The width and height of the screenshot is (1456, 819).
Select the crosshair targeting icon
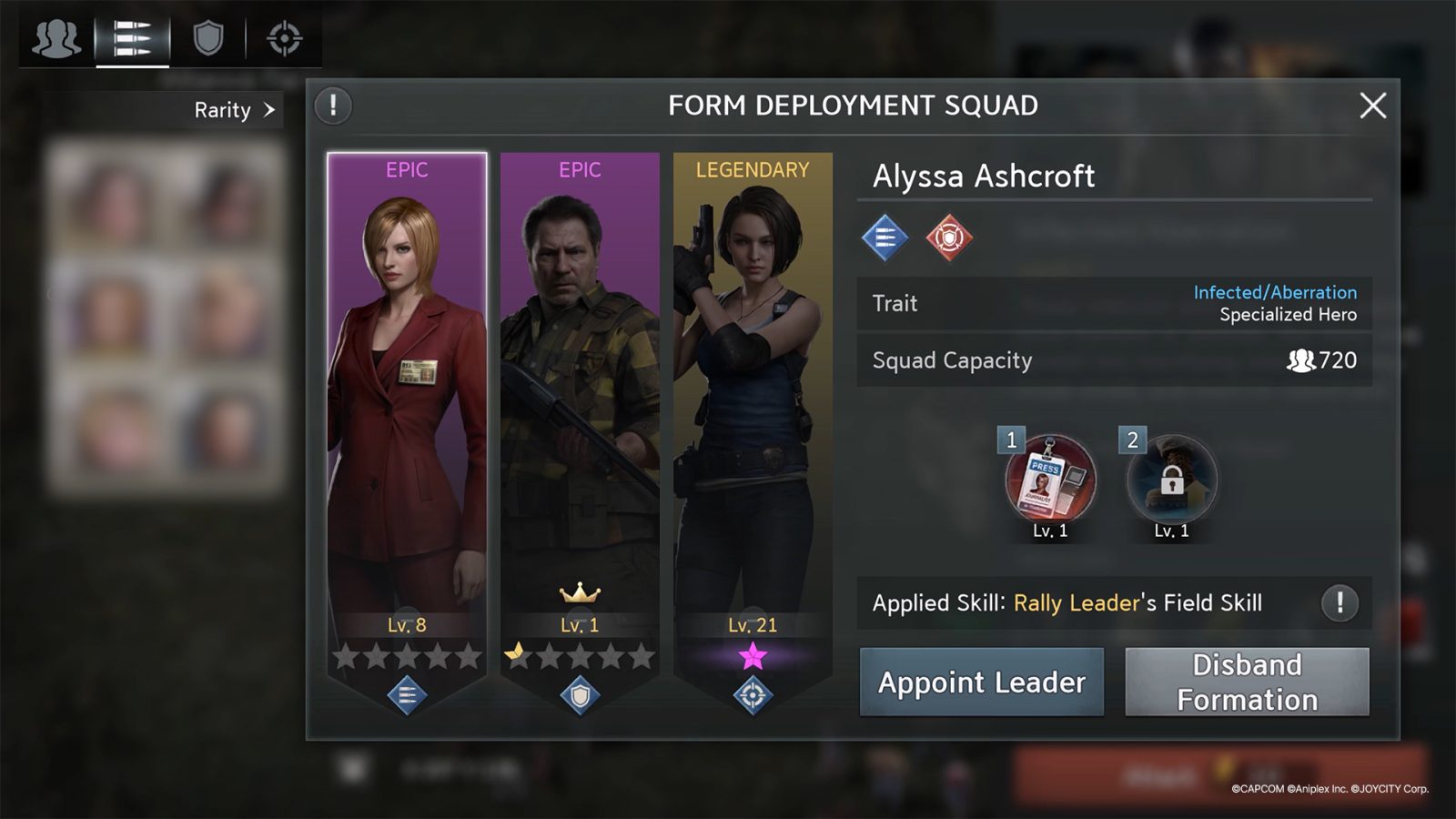[282, 38]
